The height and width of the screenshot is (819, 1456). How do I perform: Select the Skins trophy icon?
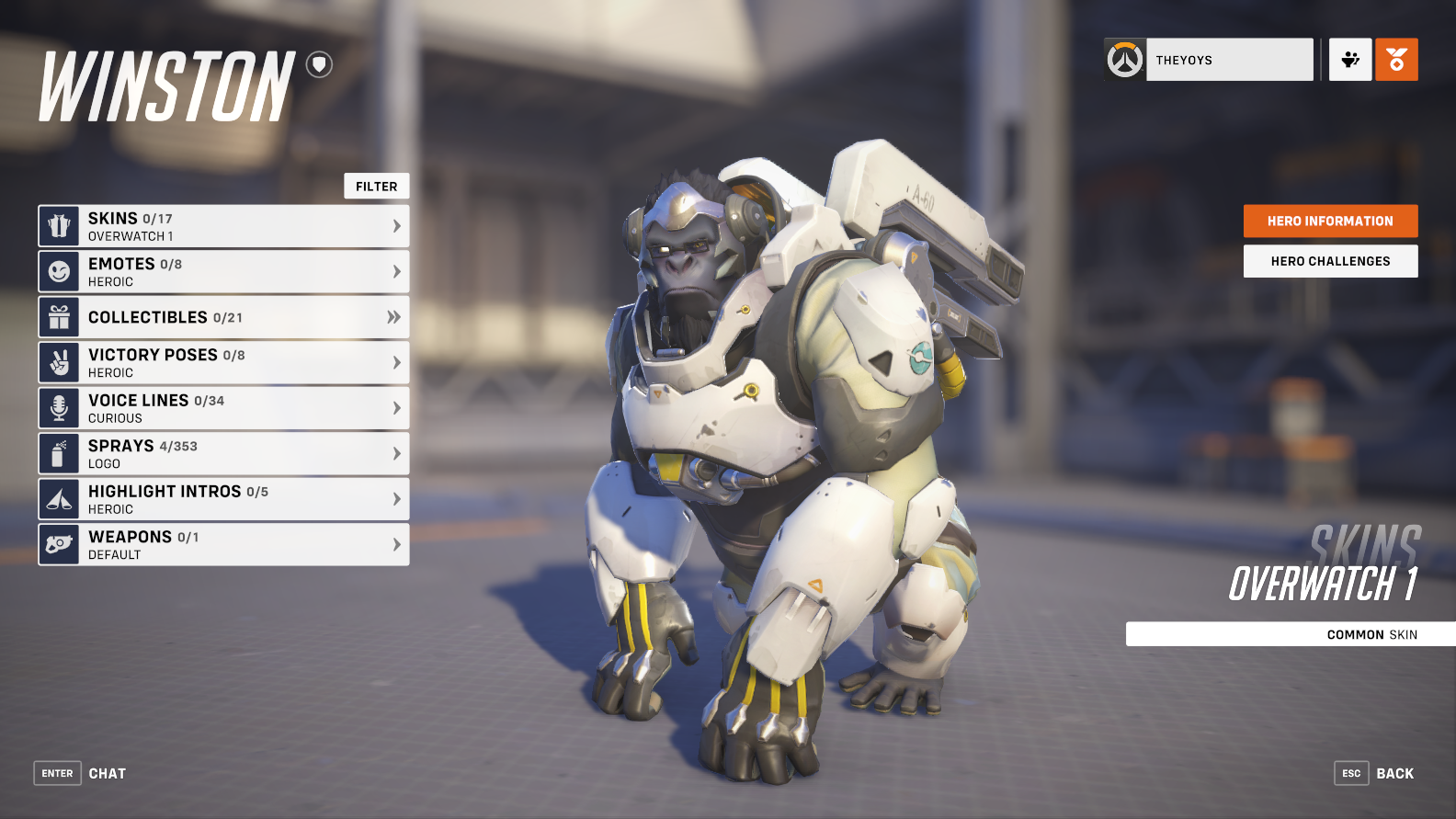point(59,225)
